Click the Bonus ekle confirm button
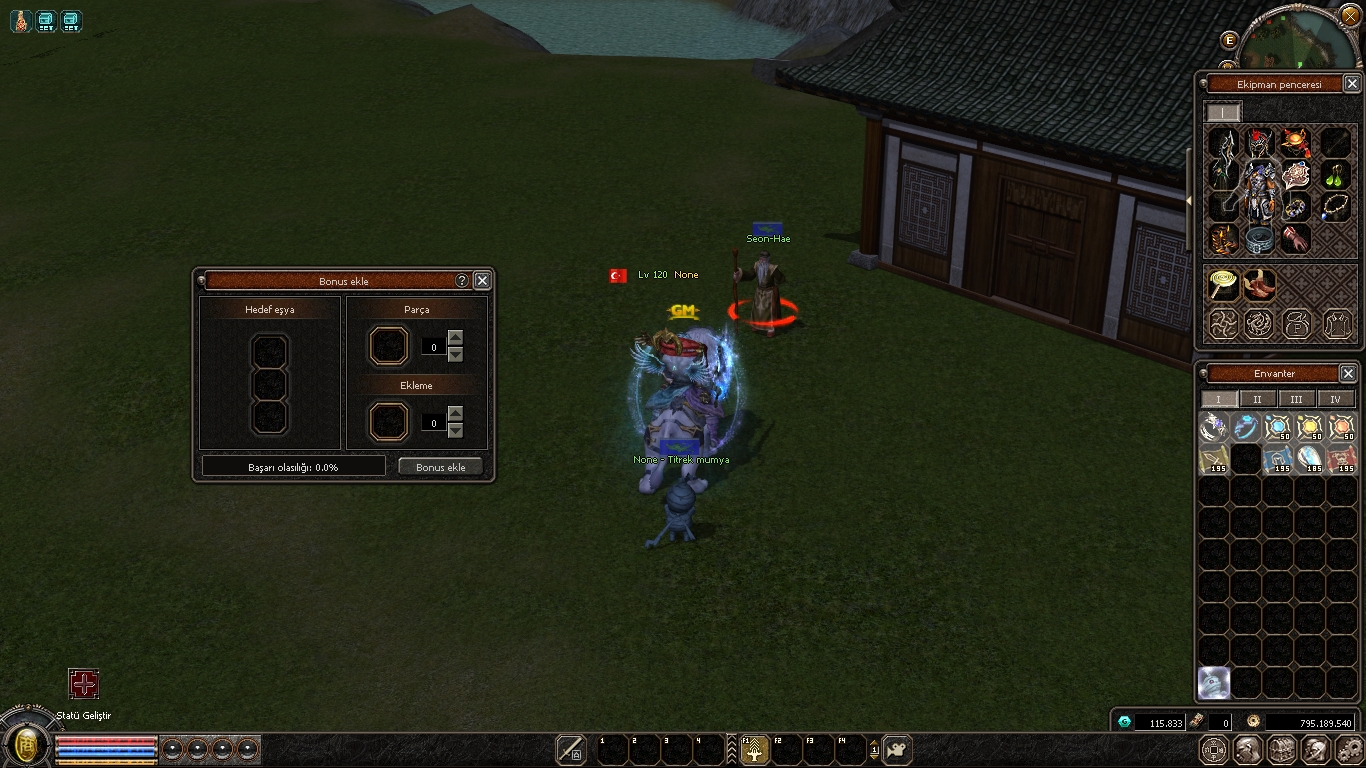Viewport: 1366px width, 768px height. tap(440, 467)
